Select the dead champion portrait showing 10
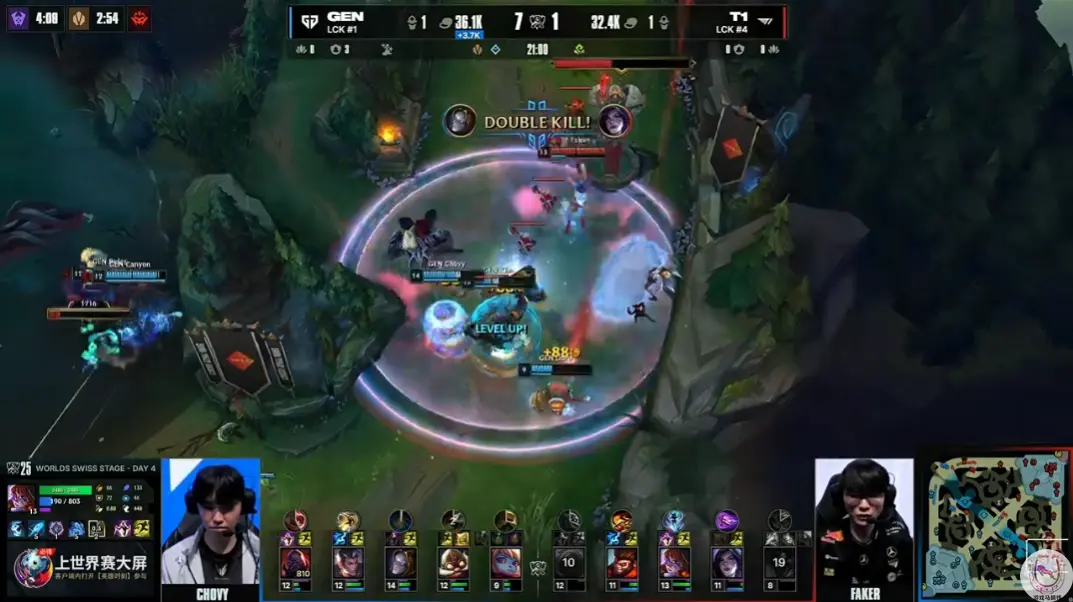This screenshot has height=602, width=1073. pos(568,562)
